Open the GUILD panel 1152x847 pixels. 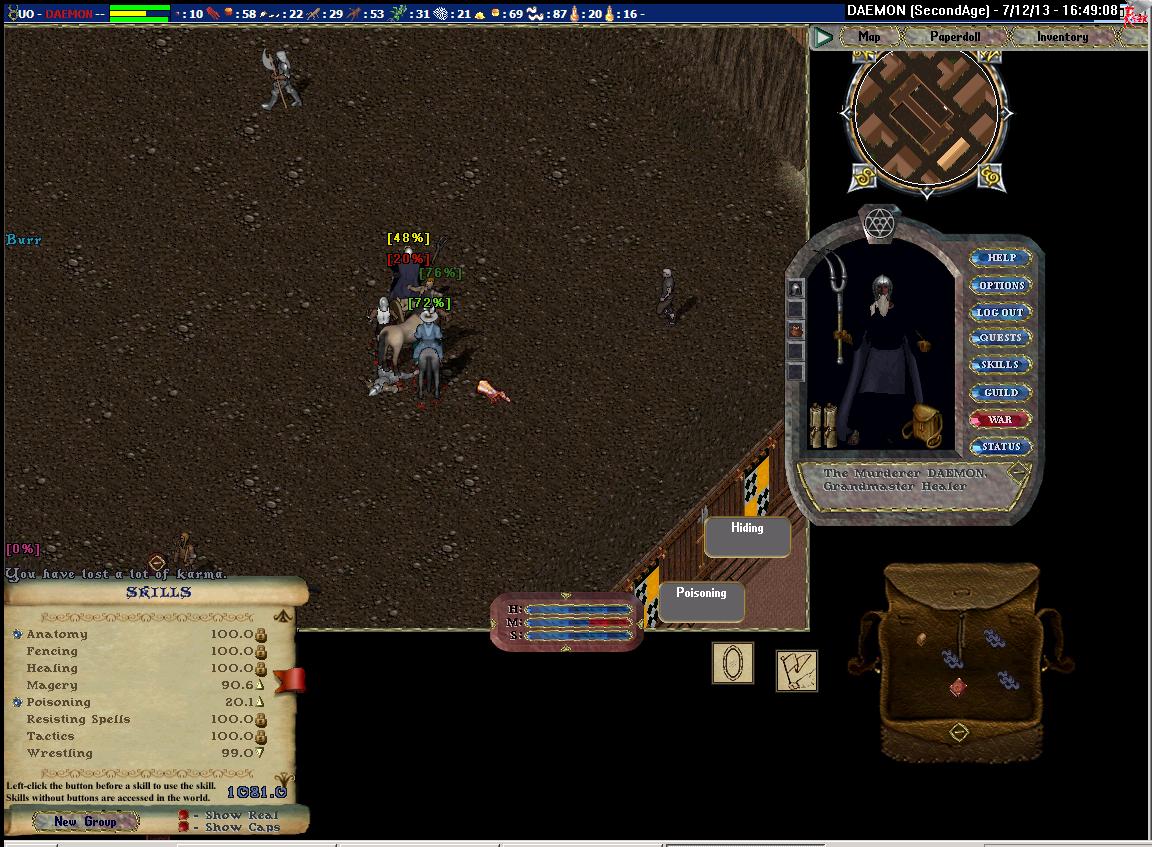point(1000,392)
